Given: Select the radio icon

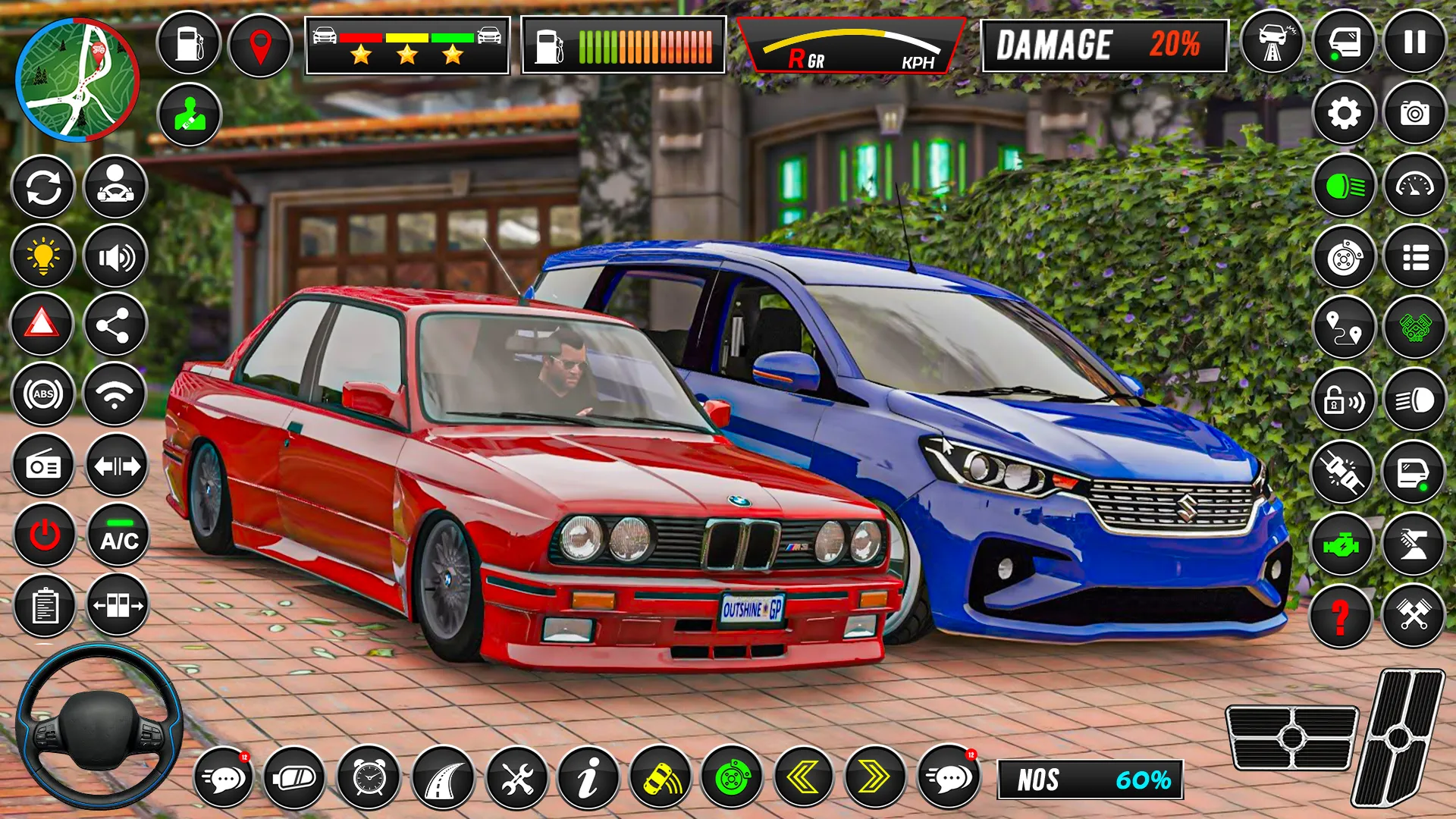Looking at the screenshot, I should [x=43, y=466].
